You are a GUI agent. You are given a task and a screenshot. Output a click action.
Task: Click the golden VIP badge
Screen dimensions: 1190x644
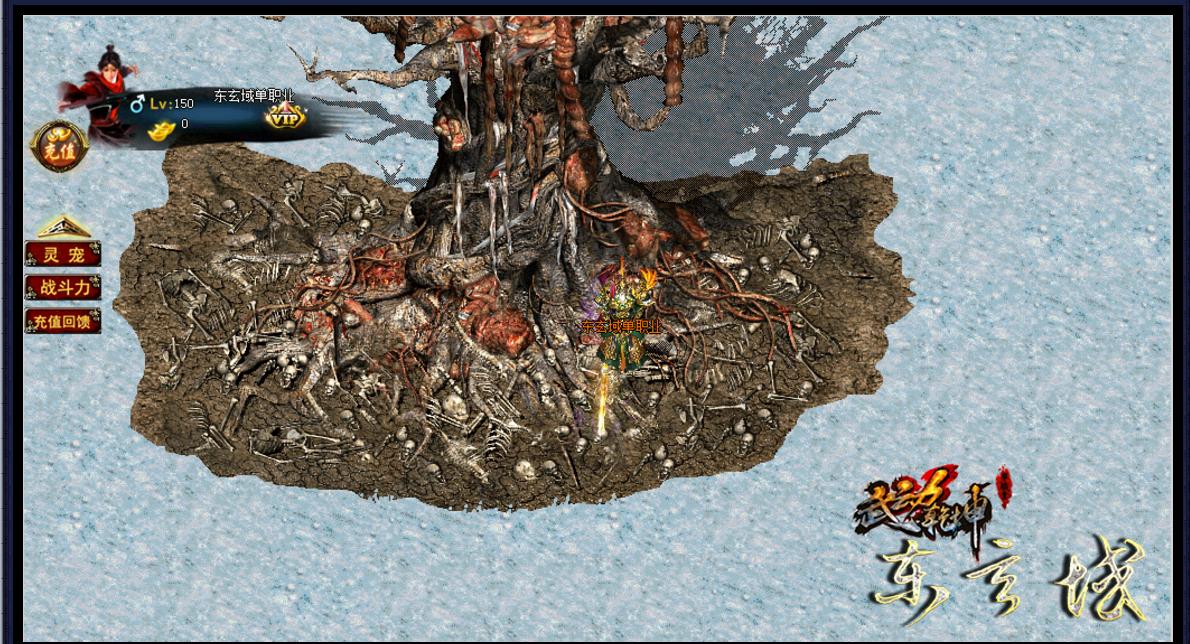[285, 118]
